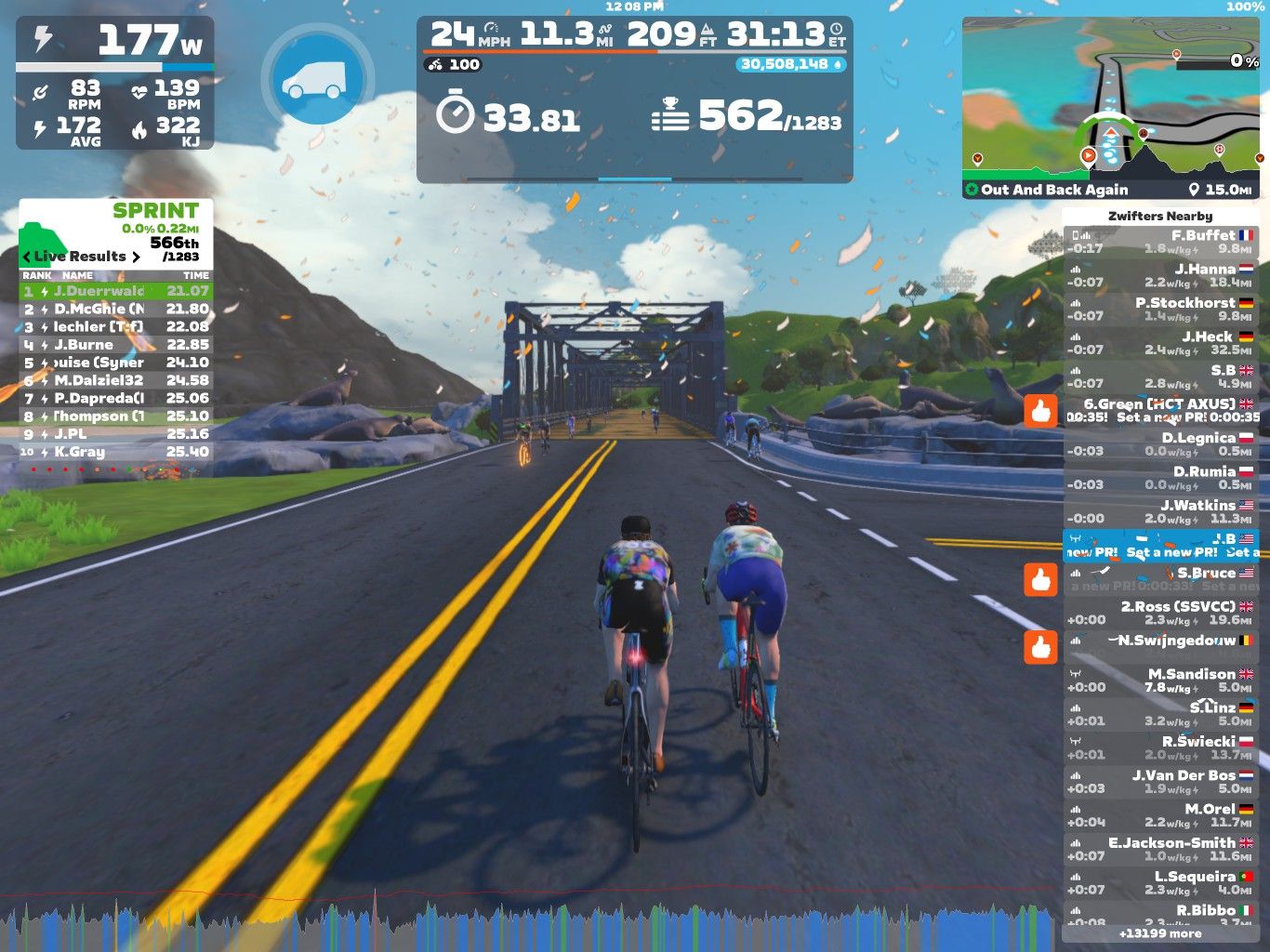The width and height of the screenshot is (1270, 952).
Task: Select J.Duerrwald in sprint leaderboard
Action: point(116,291)
